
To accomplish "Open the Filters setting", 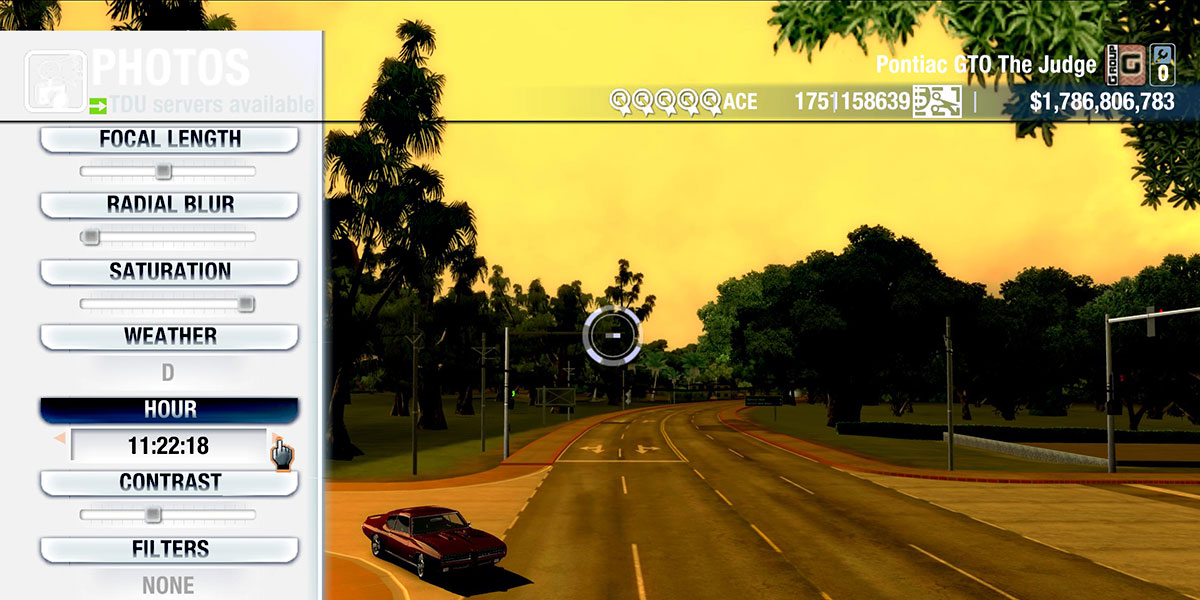I will [169, 550].
